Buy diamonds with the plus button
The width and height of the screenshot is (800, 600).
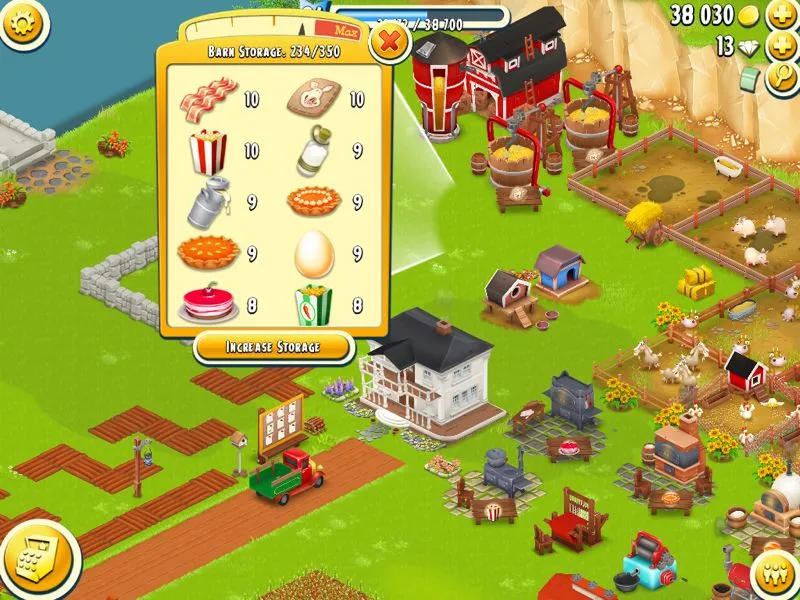click(781, 47)
